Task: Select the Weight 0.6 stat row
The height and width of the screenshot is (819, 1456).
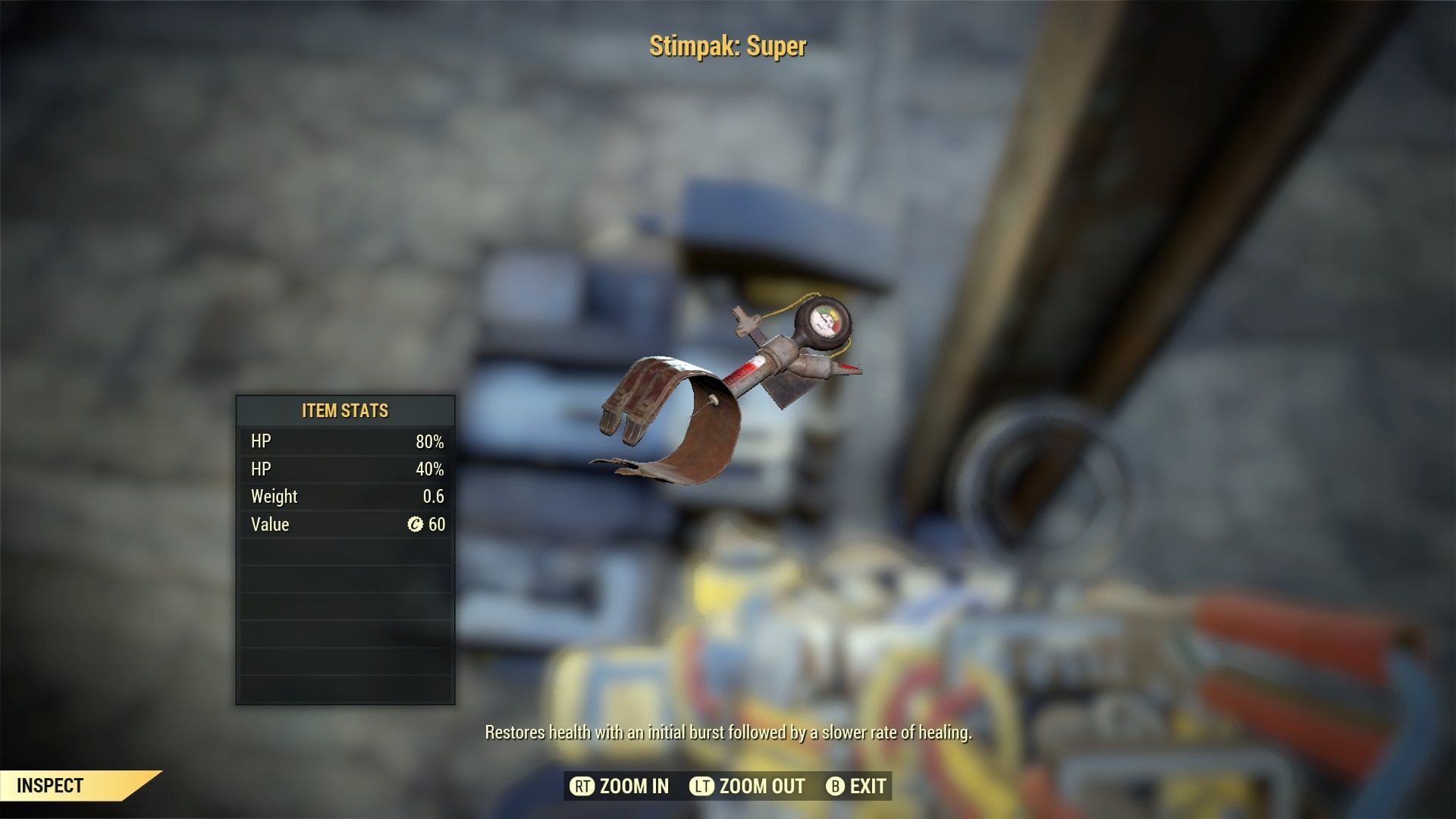Action: [x=345, y=497]
